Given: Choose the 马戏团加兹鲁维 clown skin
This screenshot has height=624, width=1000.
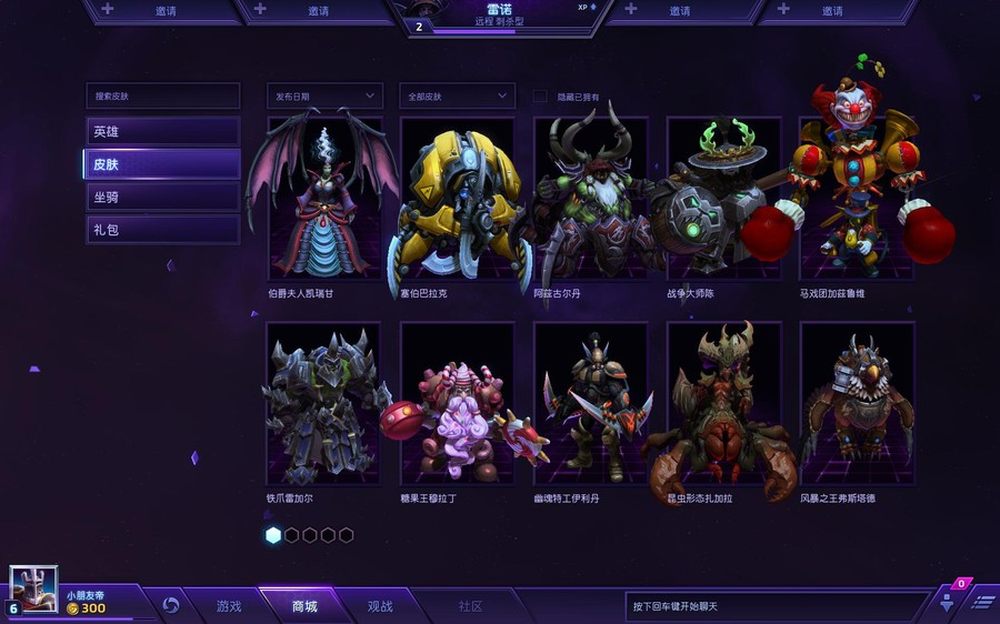Looking at the screenshot, I should 856,200.
